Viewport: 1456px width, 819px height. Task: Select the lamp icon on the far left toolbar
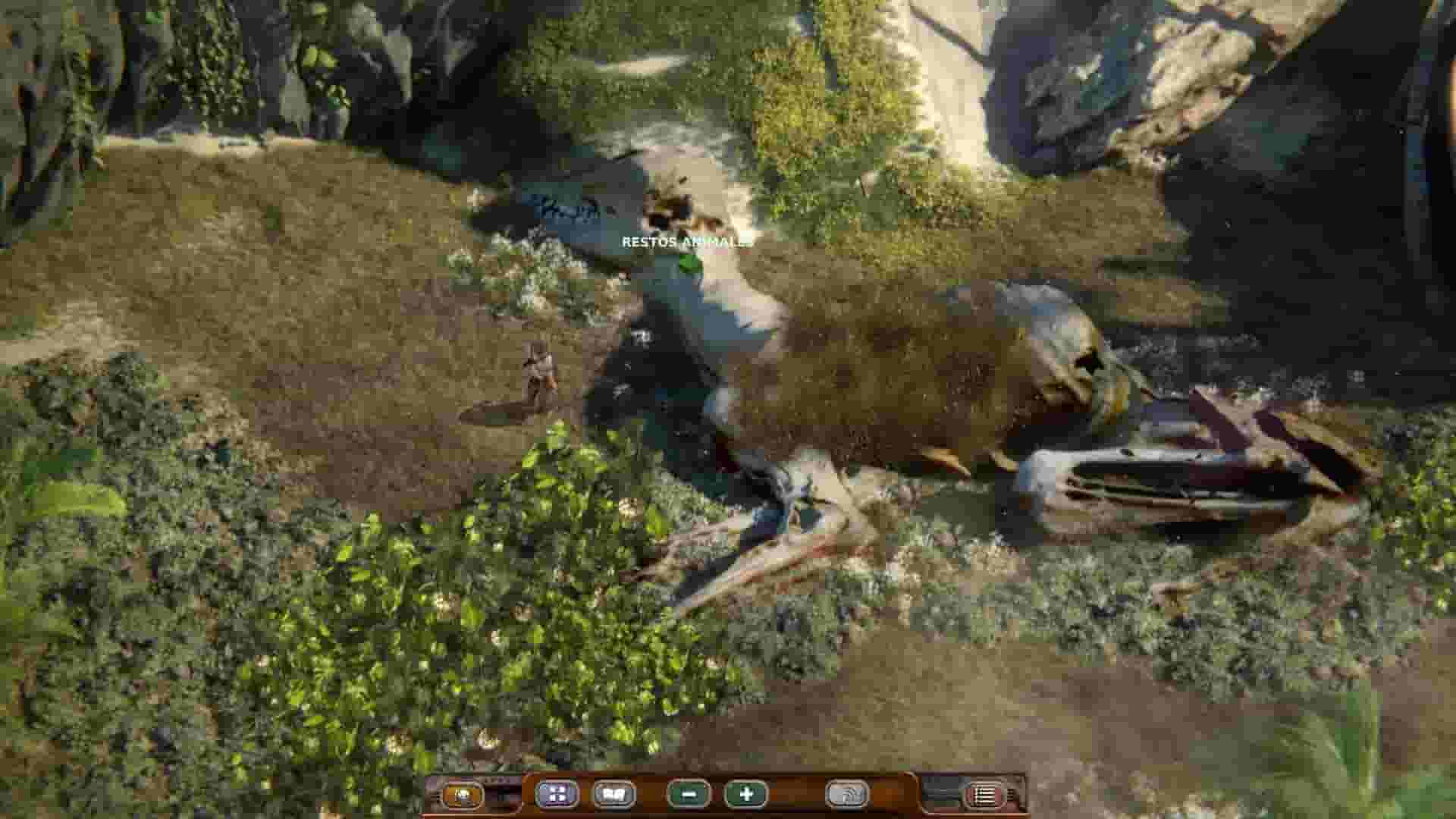point(463,795)
